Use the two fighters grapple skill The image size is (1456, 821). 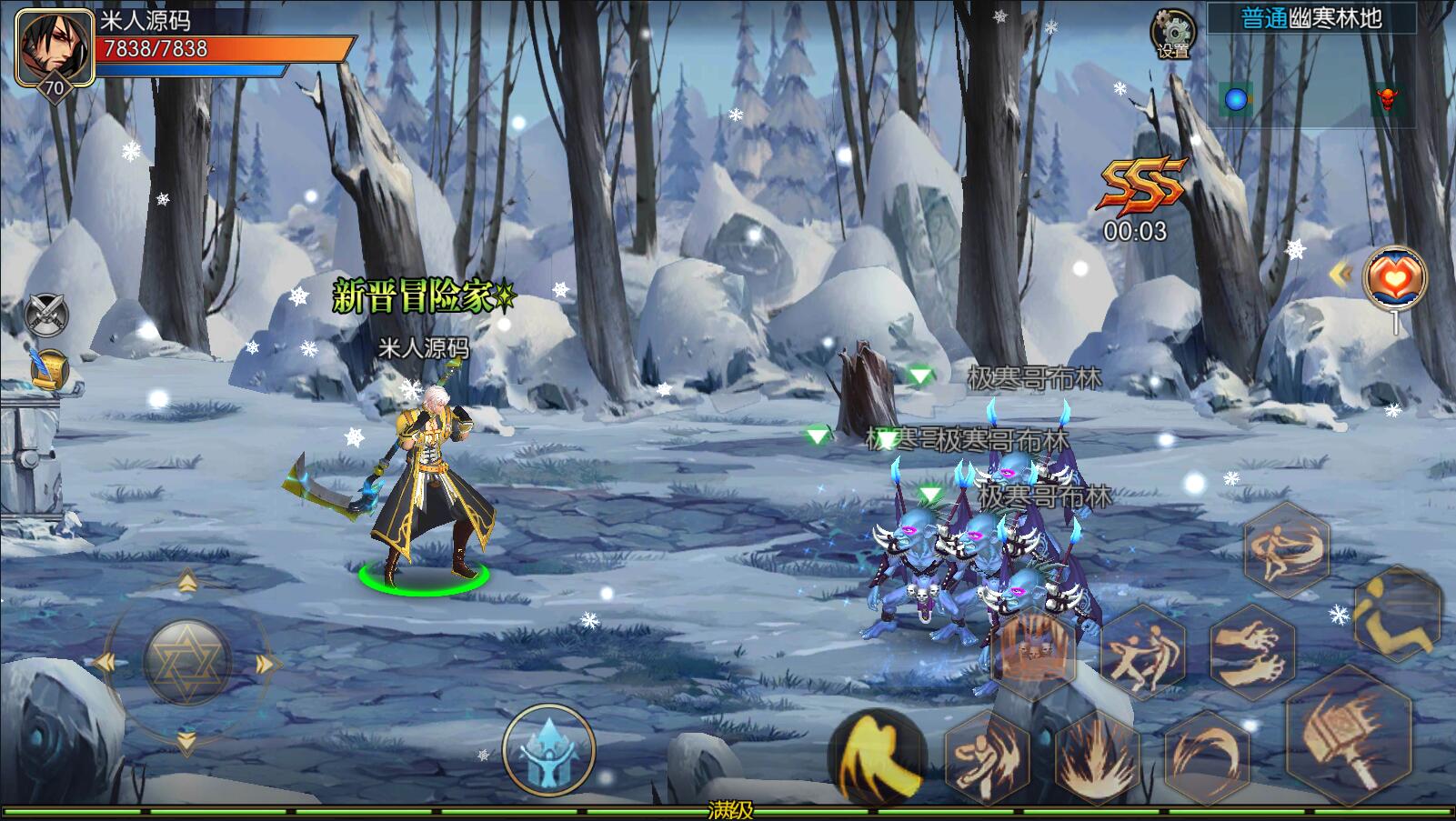(1142, 651)
